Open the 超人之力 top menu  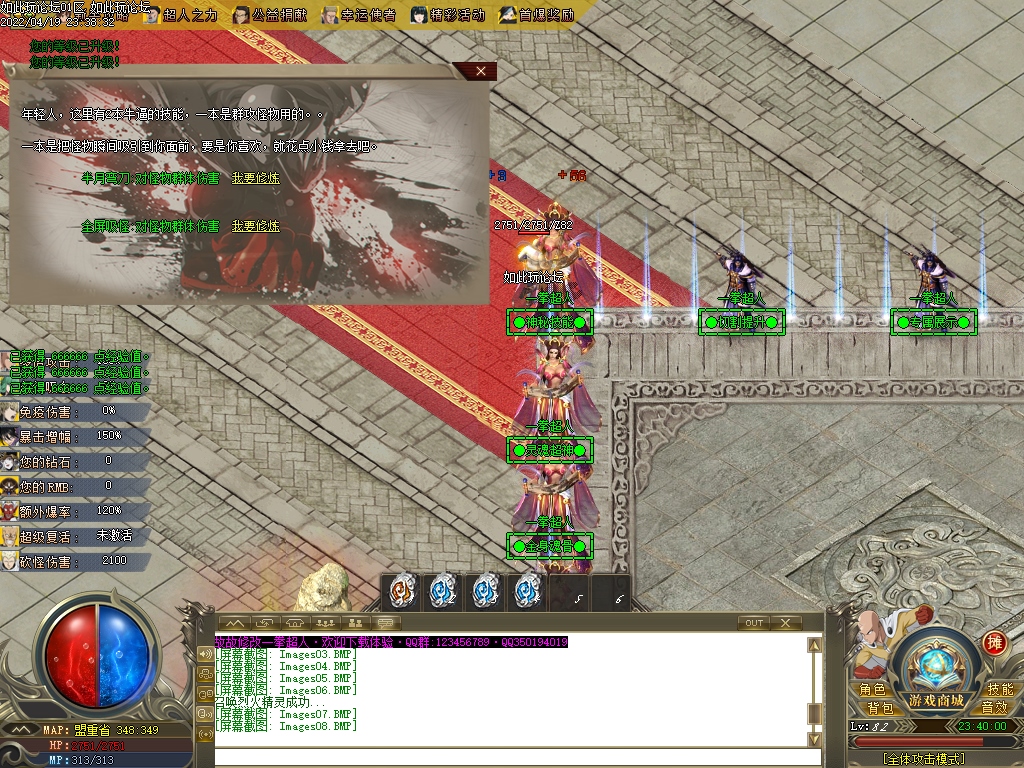[x=180, y=15]
